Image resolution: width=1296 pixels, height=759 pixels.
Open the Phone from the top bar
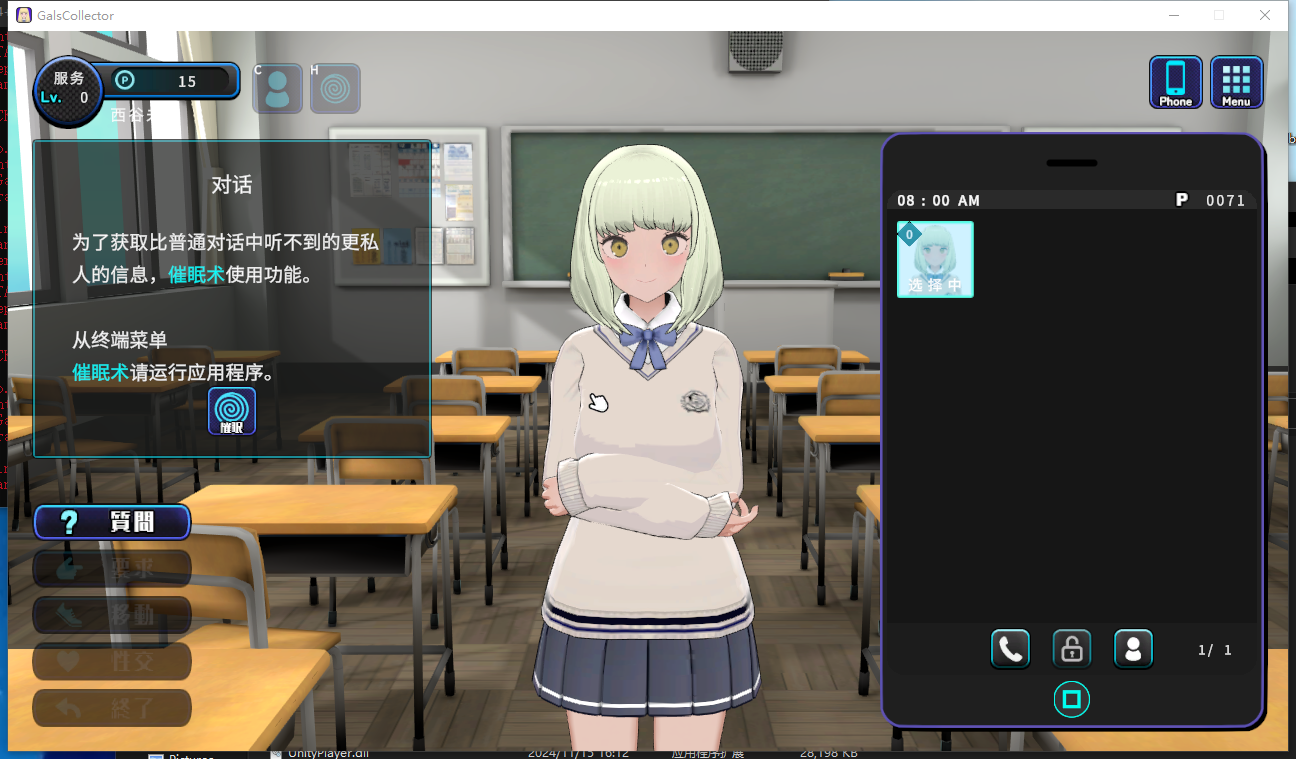click(1175, 82)
